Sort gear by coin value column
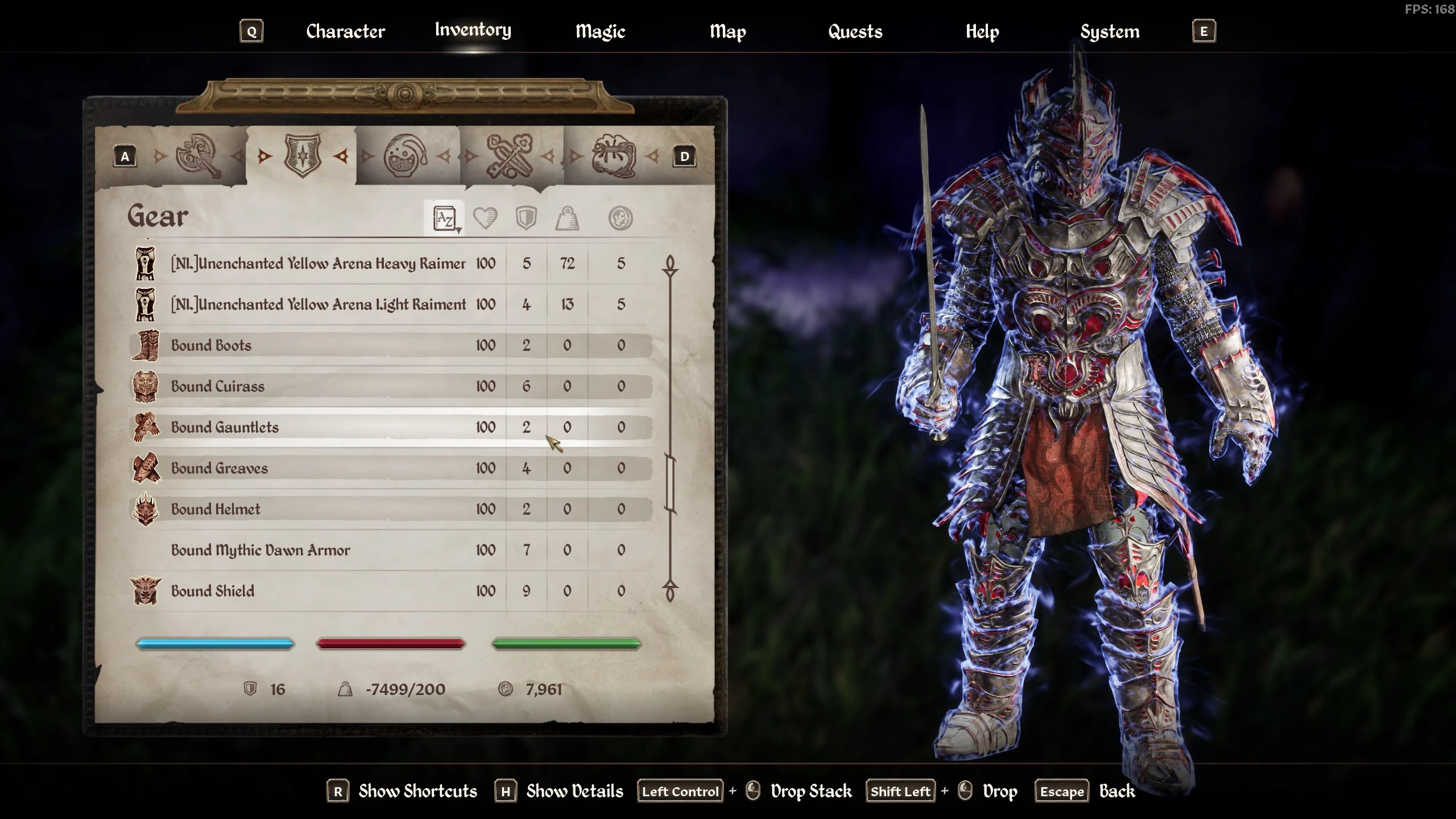Screen dimensions: 1456x819 tap(620, 218)
